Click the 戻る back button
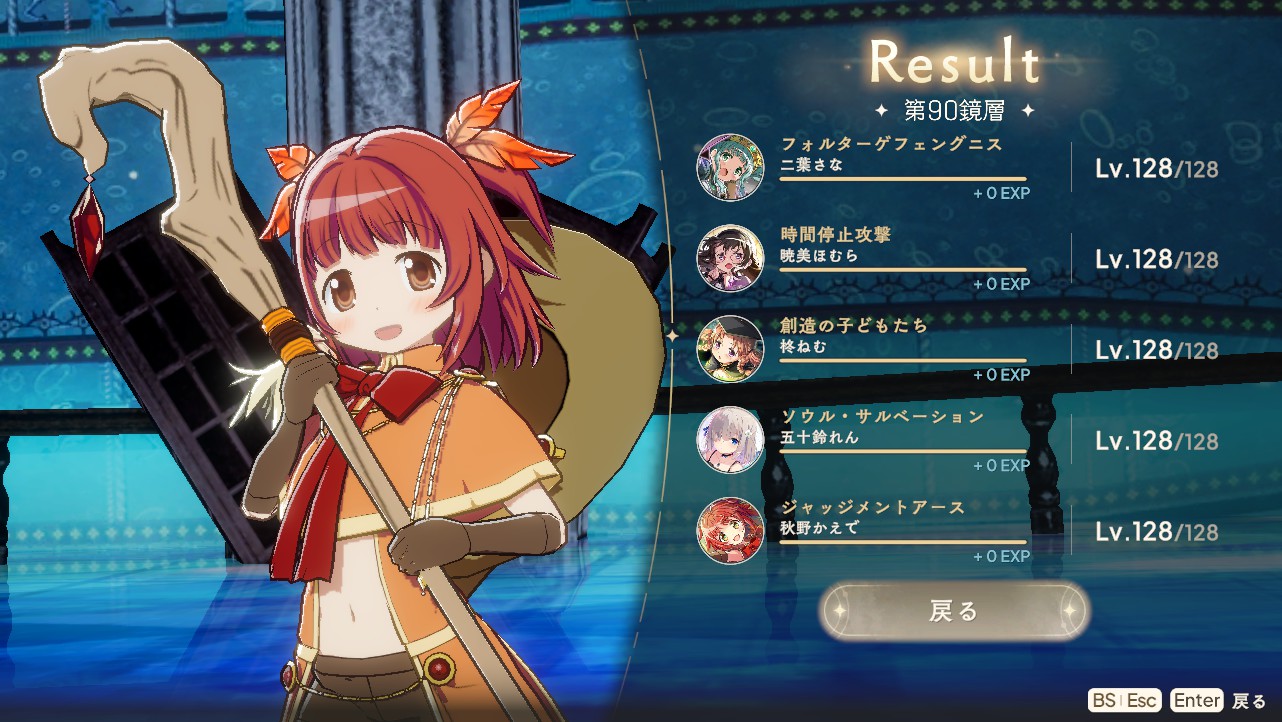The width and height of the screenshot is (1282, 722). (953, 611)
